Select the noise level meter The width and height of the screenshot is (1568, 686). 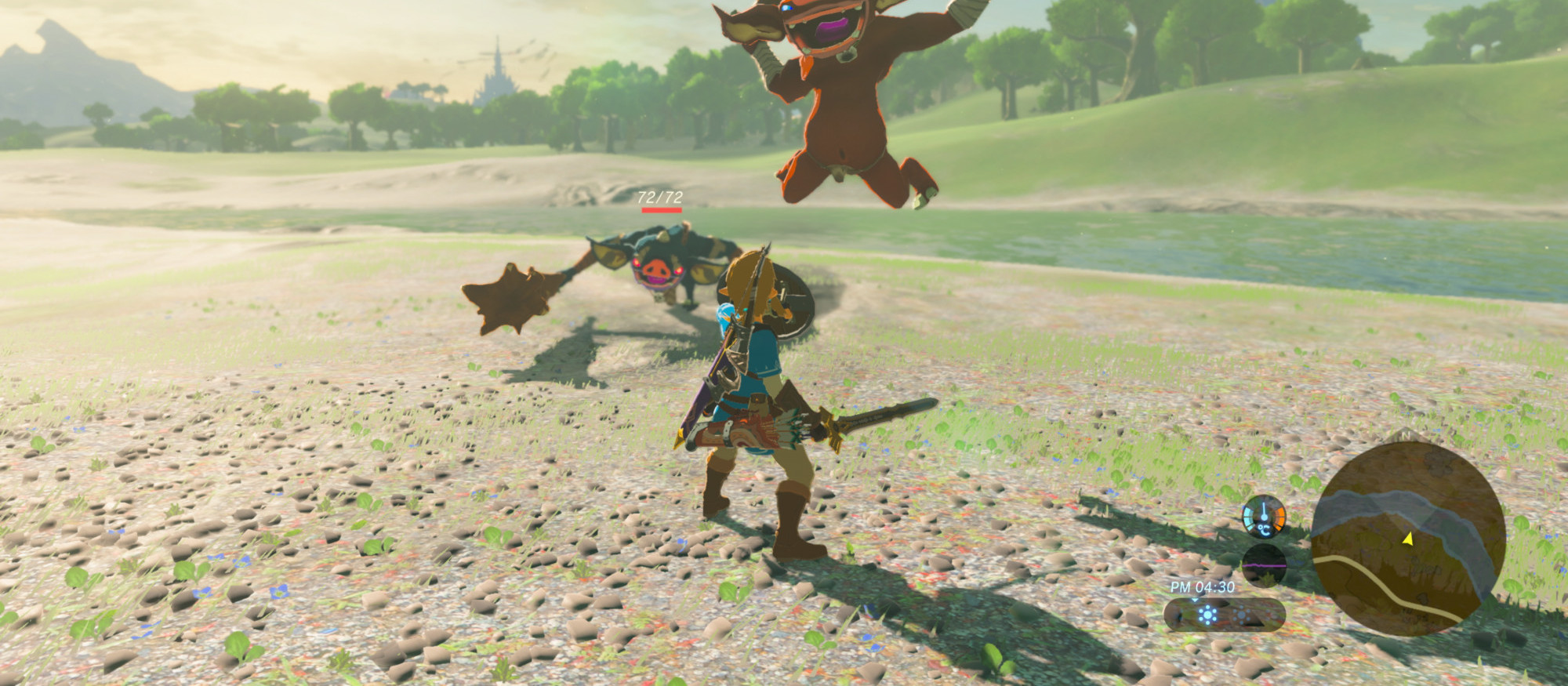(x=1265, y=562)
